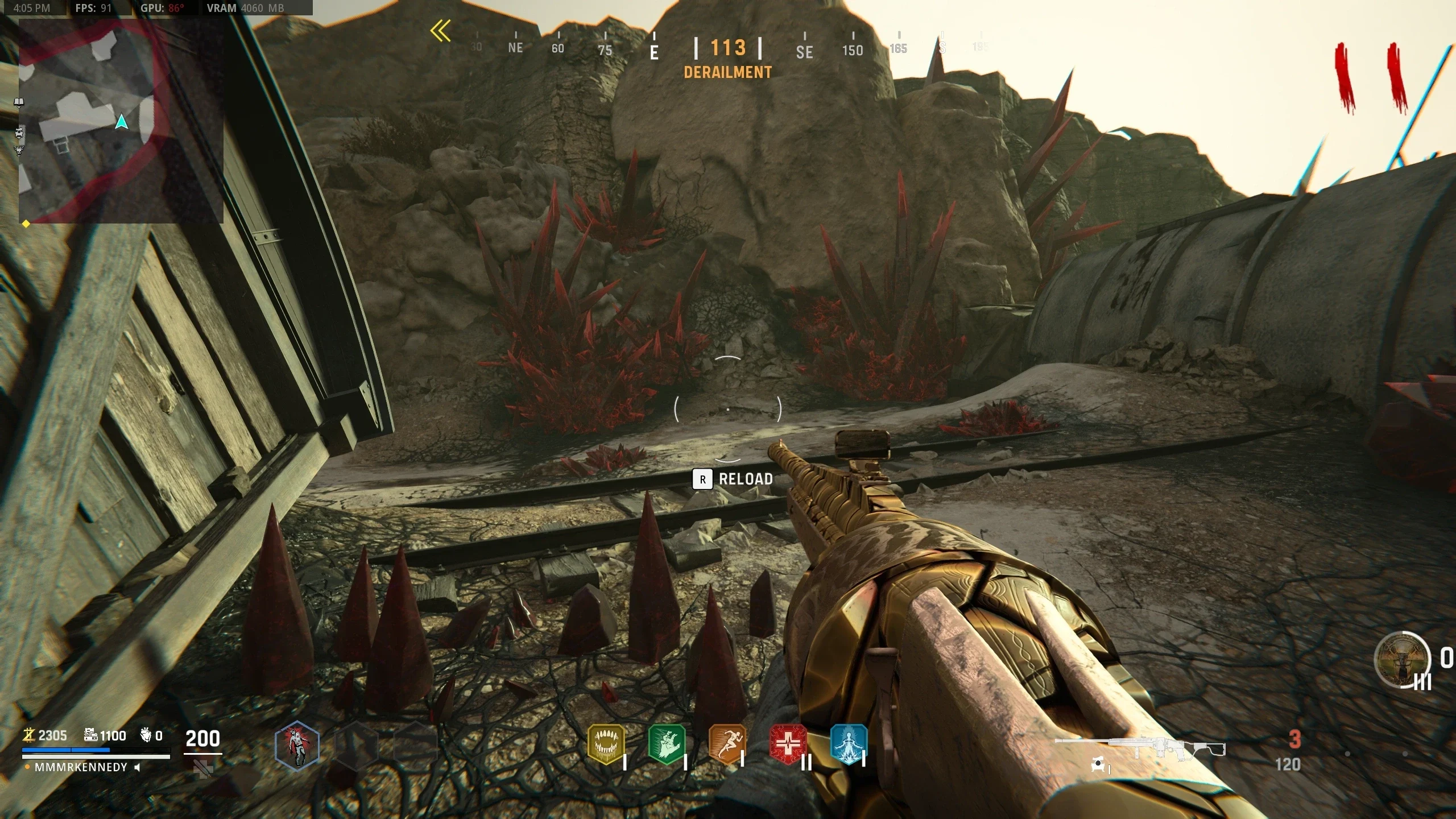Click the green zombie hand perk icon
1456x819 pixels.
667,744
